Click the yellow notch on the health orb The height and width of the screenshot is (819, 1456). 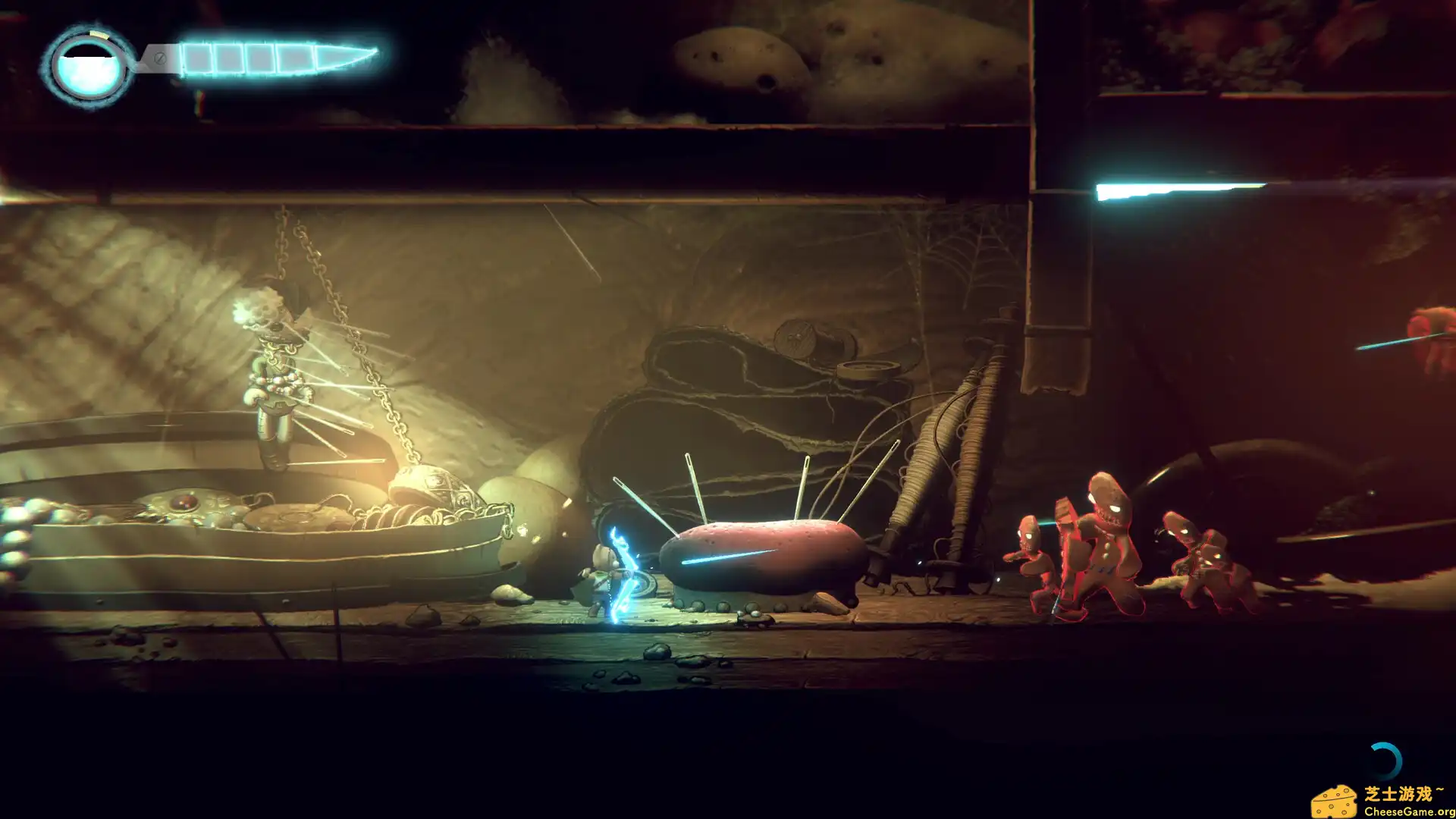97,34
